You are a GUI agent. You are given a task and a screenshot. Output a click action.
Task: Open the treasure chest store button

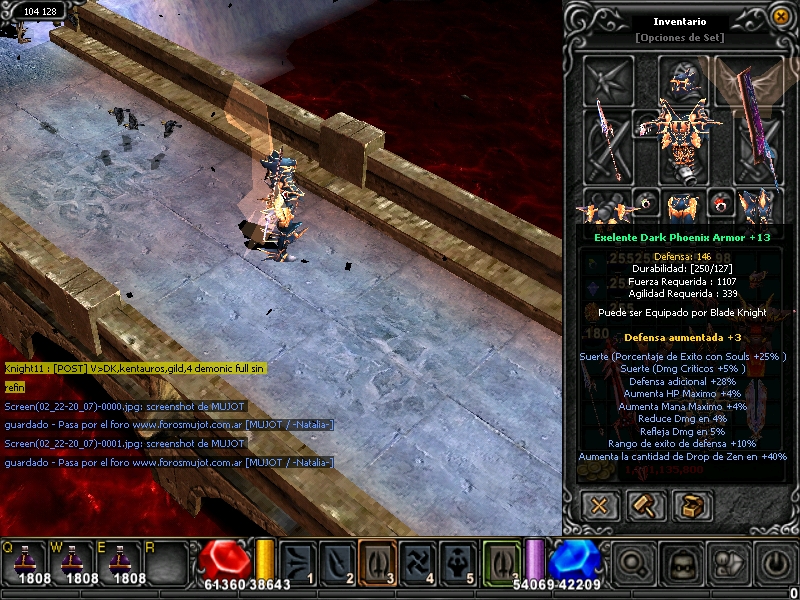(690, 505)
